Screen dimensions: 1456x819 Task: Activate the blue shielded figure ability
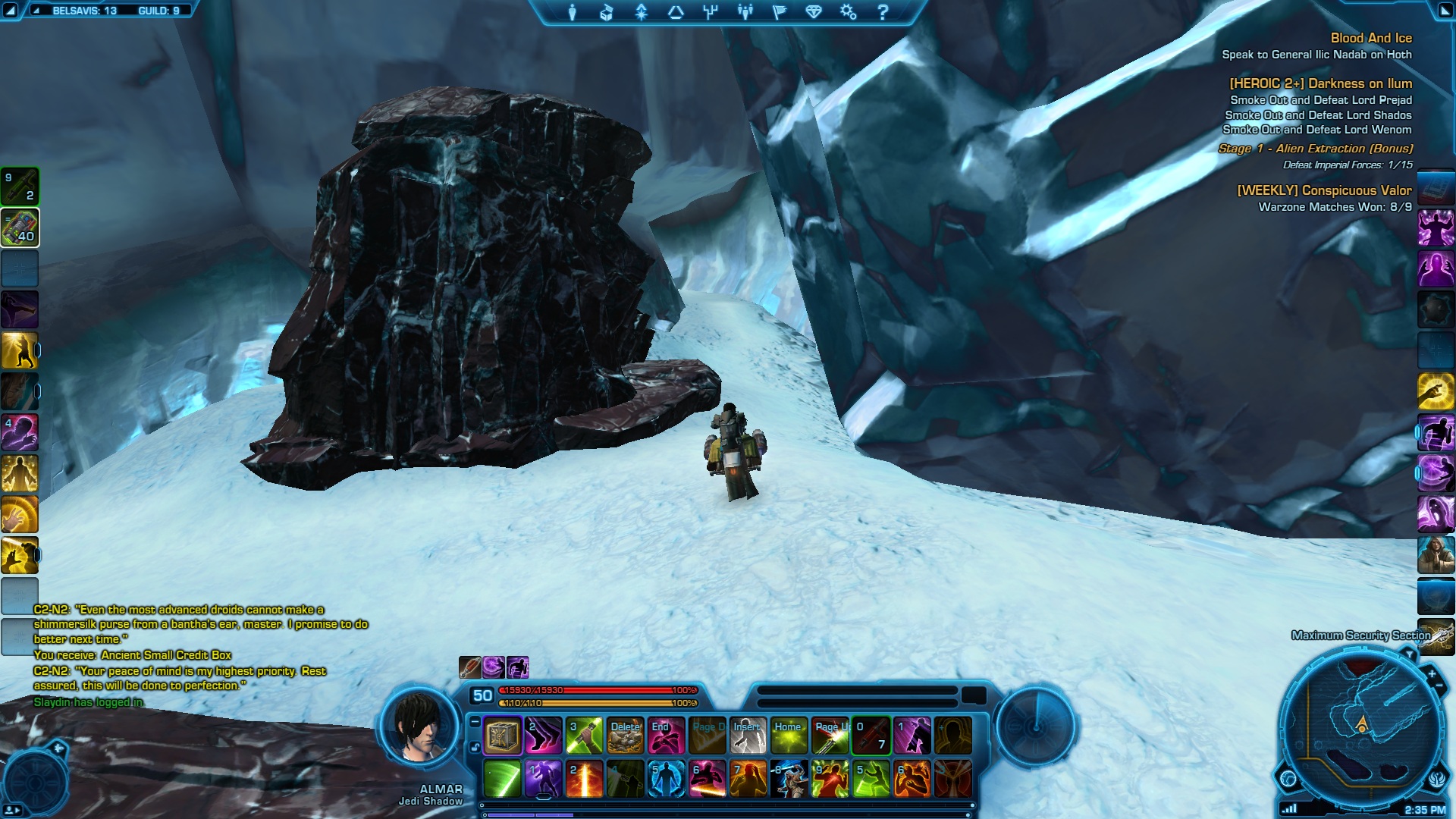coord(666,779)
